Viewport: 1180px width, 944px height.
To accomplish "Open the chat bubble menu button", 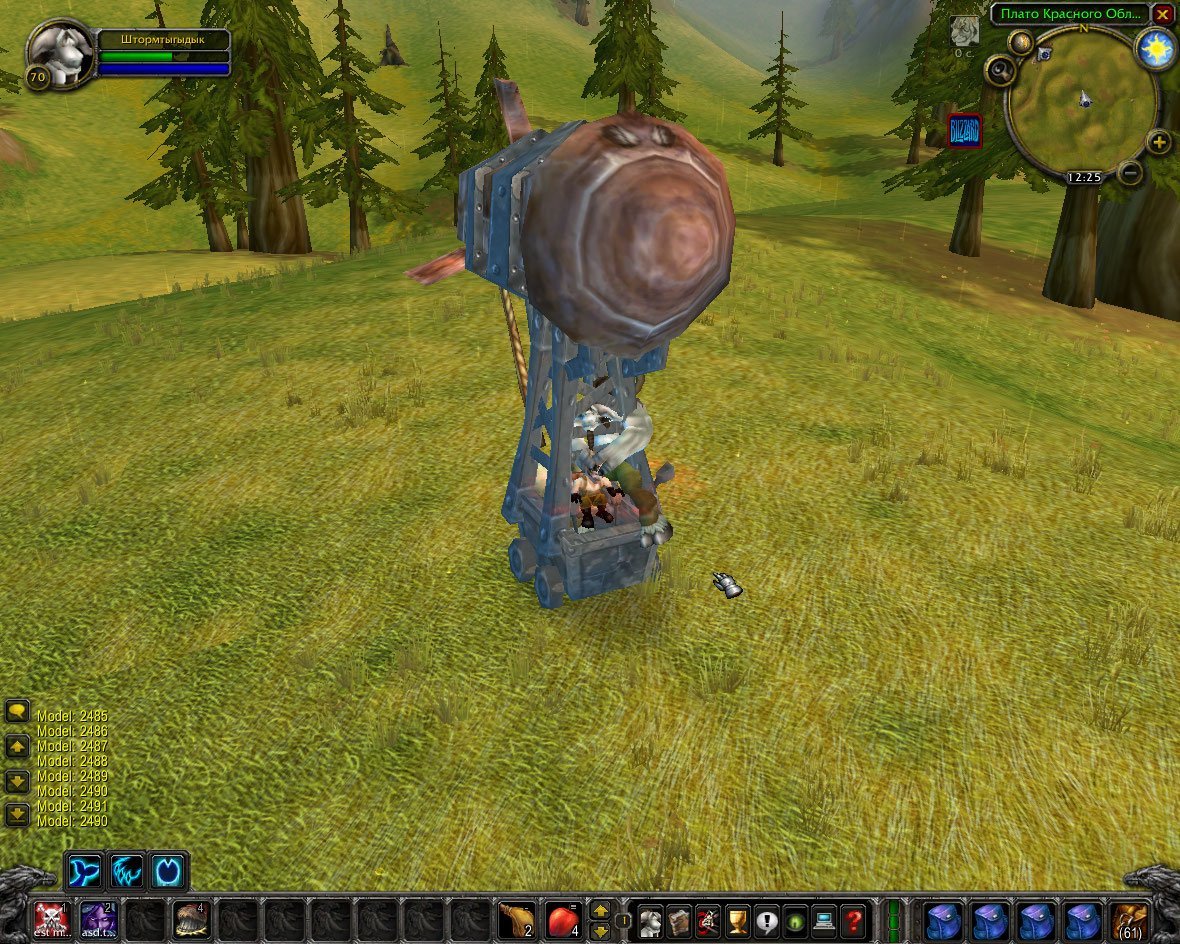I will pyautogui.click(x=17, y=712).
